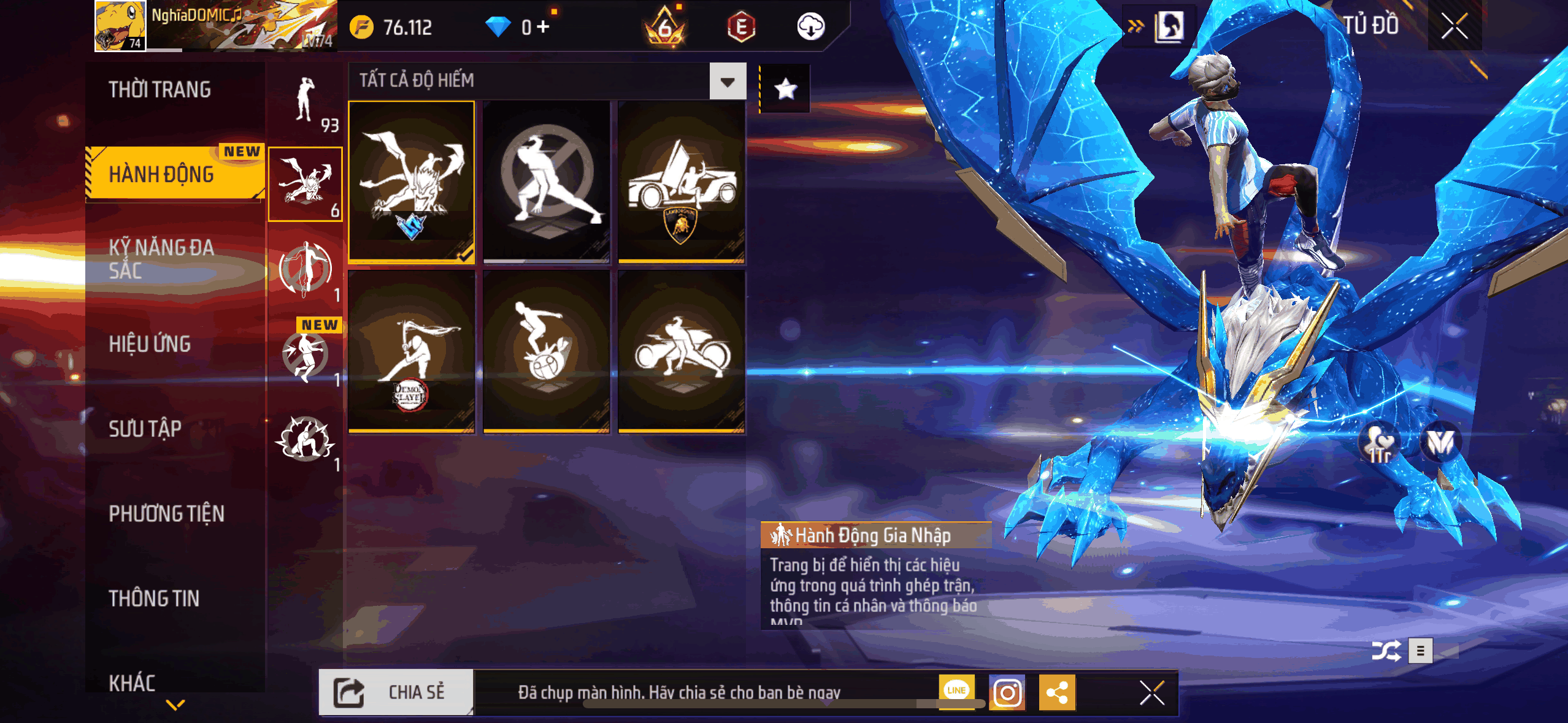This screenshot has width=1568, height=723.
Task: Expand the TẤT CẢ ĐỘ HIẾM rarity dropdown
Action: (x=728, y=81)
